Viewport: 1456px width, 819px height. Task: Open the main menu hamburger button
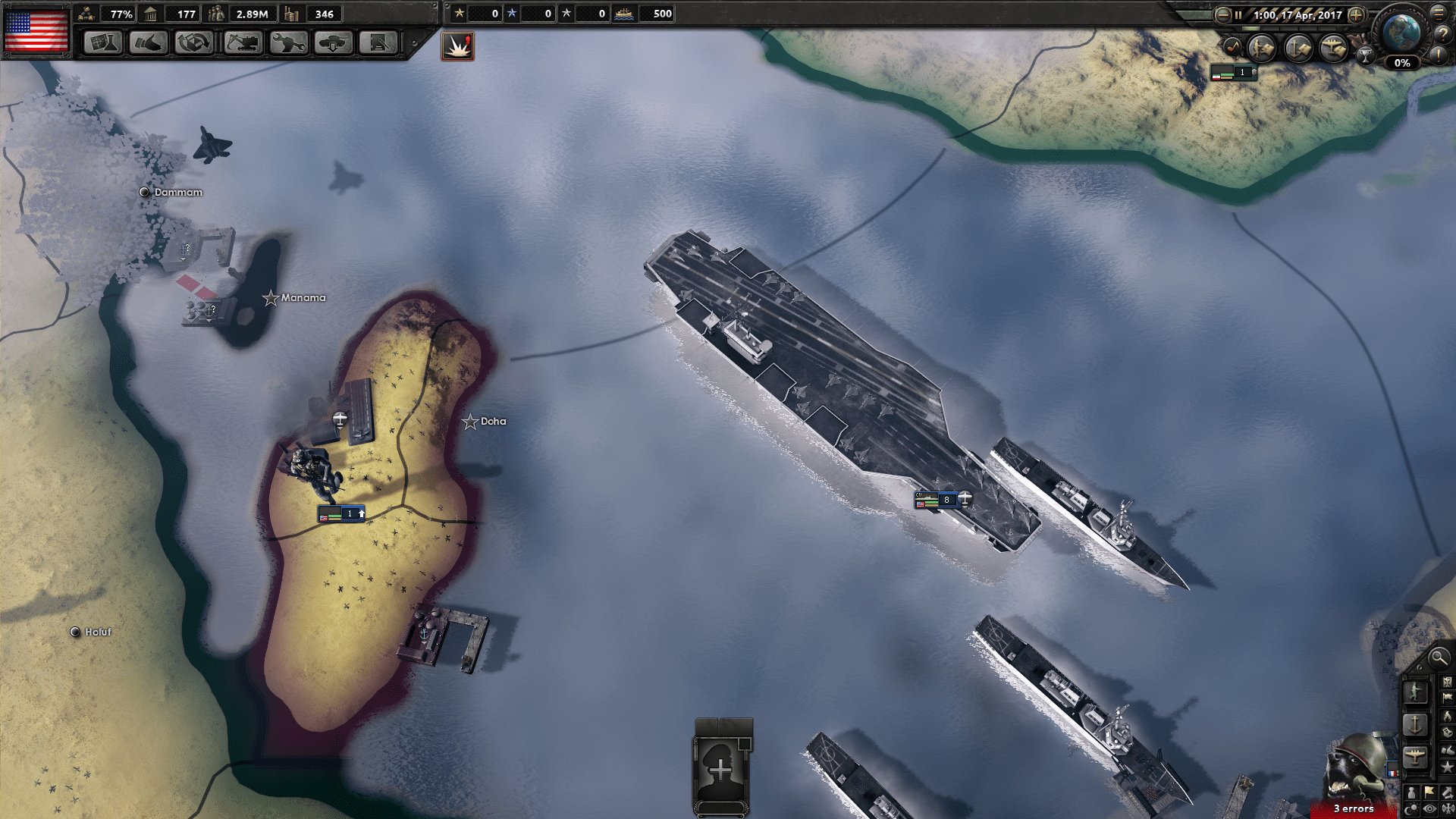tap(1439, 13)
